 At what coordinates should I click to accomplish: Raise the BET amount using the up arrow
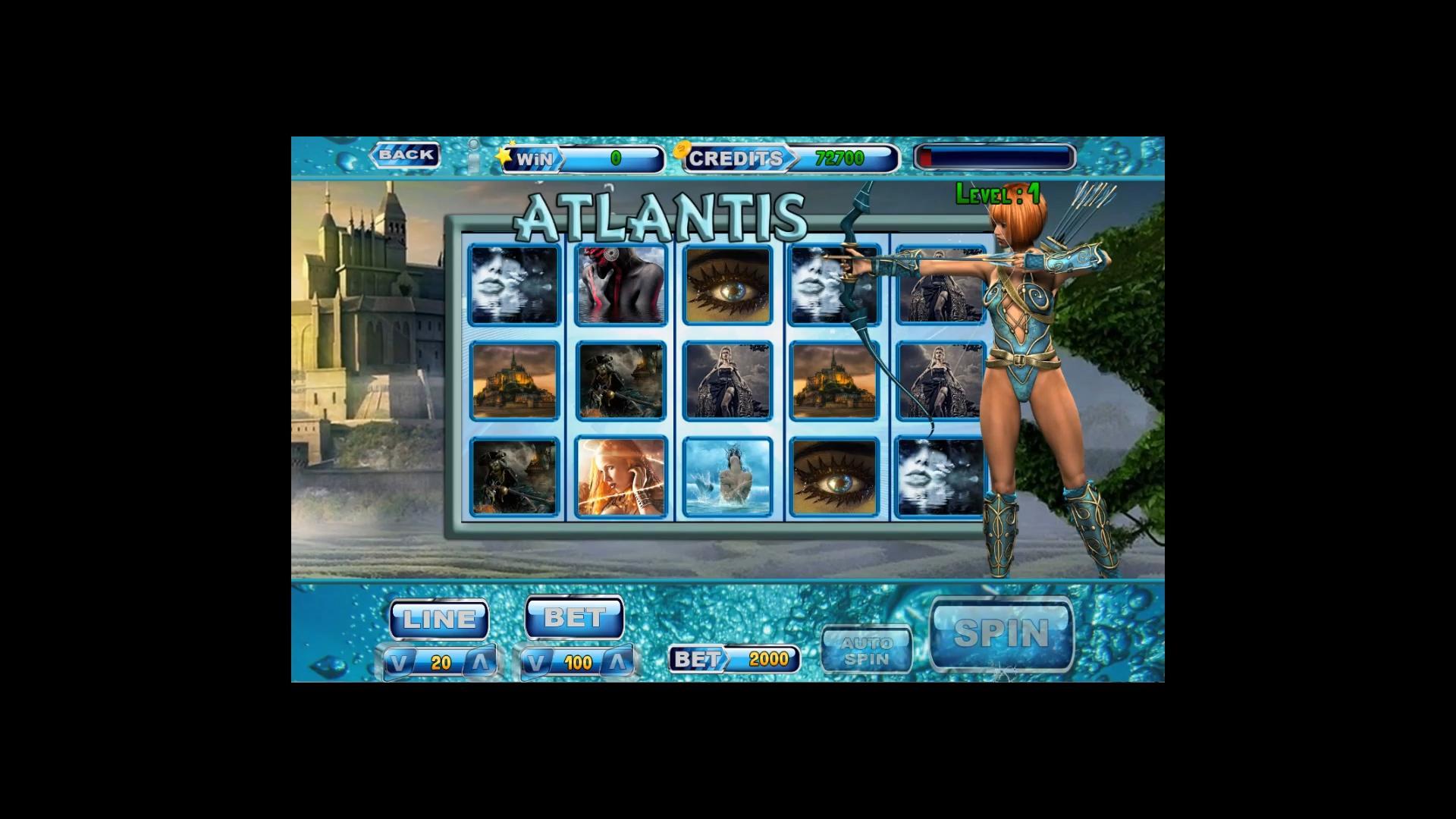click(616, 661)
